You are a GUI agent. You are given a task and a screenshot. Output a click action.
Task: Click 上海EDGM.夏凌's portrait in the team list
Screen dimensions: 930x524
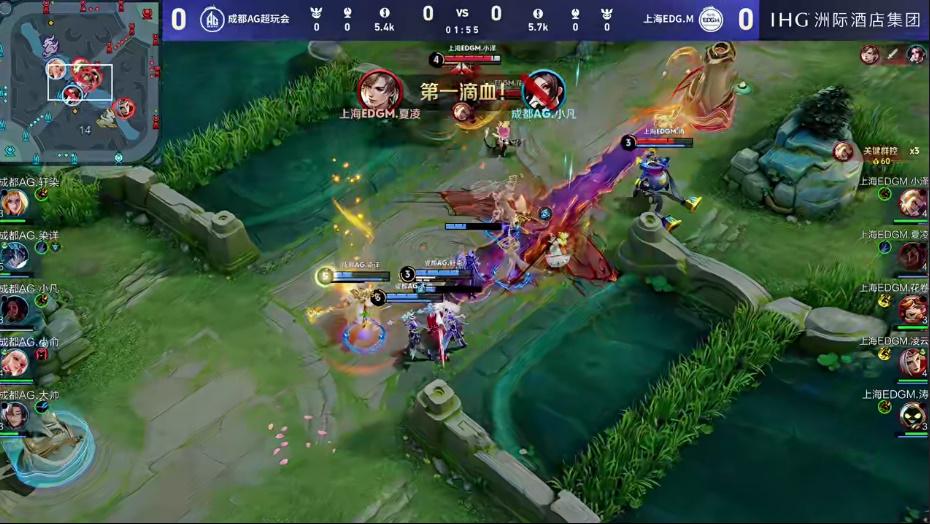[x=912, y=256]
